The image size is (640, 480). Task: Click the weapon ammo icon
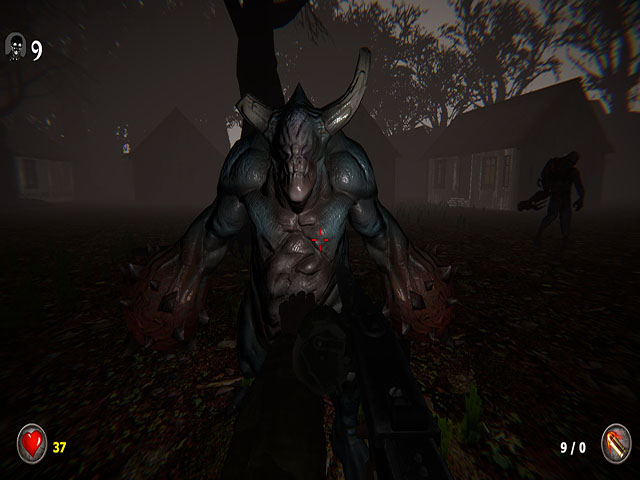click(x=614, y=444)
